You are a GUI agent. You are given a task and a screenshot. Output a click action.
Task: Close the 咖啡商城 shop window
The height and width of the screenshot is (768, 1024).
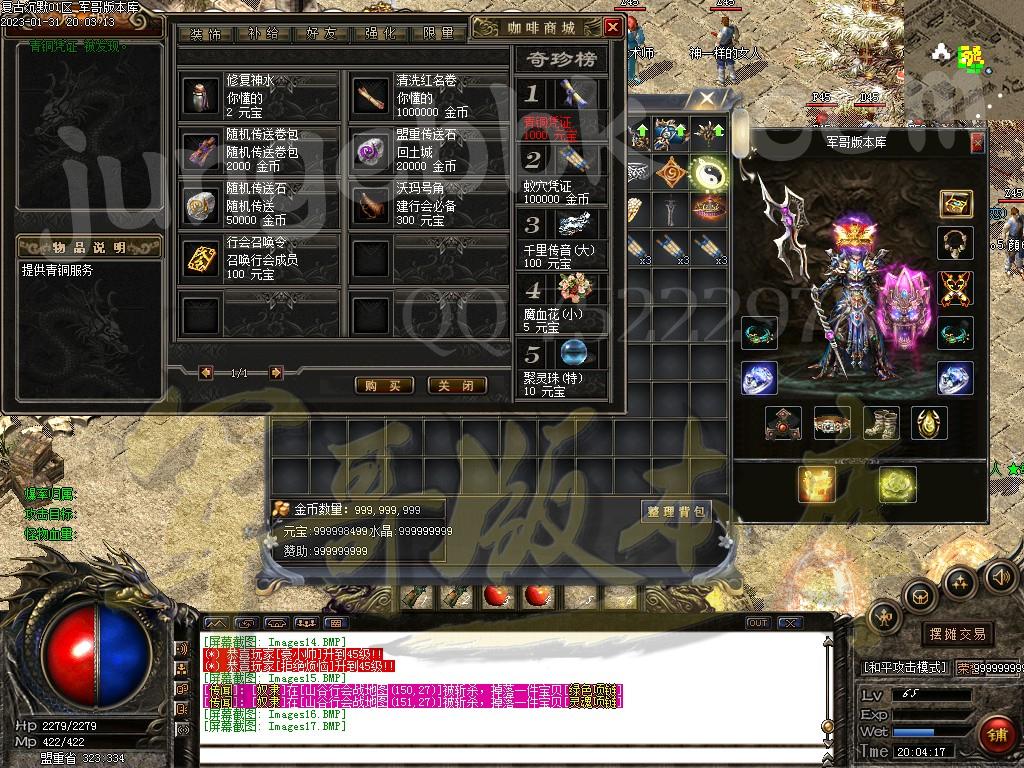(x=613, y=27)
